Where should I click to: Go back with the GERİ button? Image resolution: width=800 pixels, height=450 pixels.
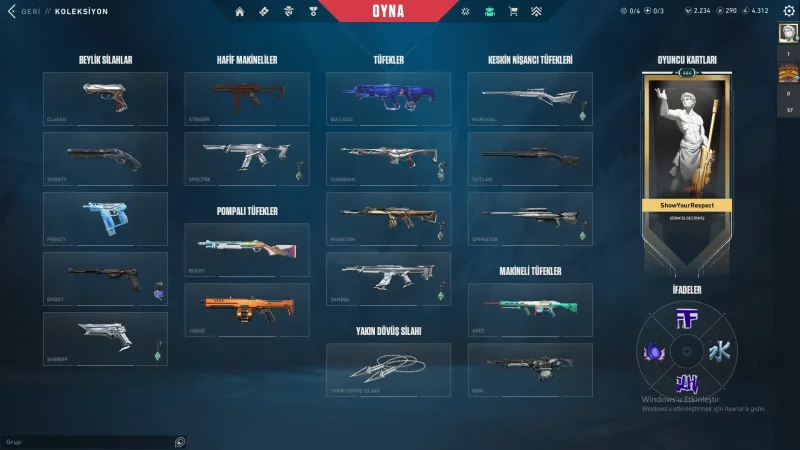tap(24, 11)
